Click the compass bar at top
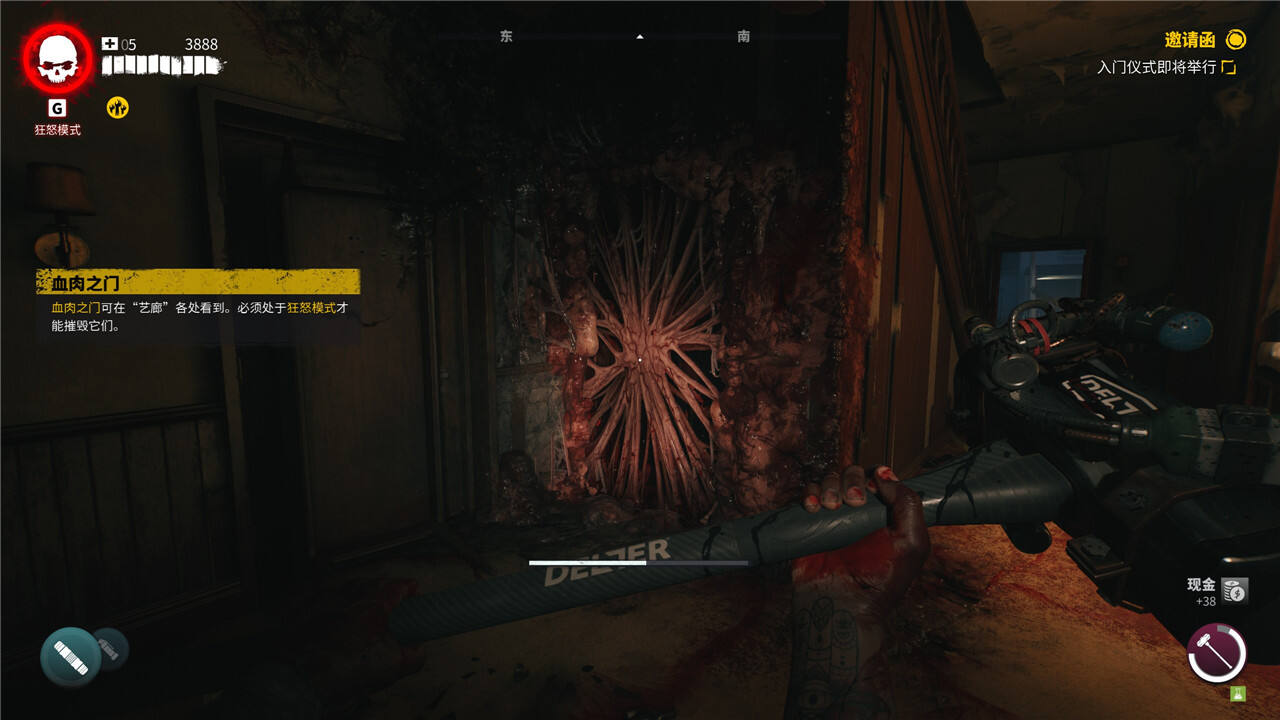Screen dimensions: 1280x720 pos(640,37)
